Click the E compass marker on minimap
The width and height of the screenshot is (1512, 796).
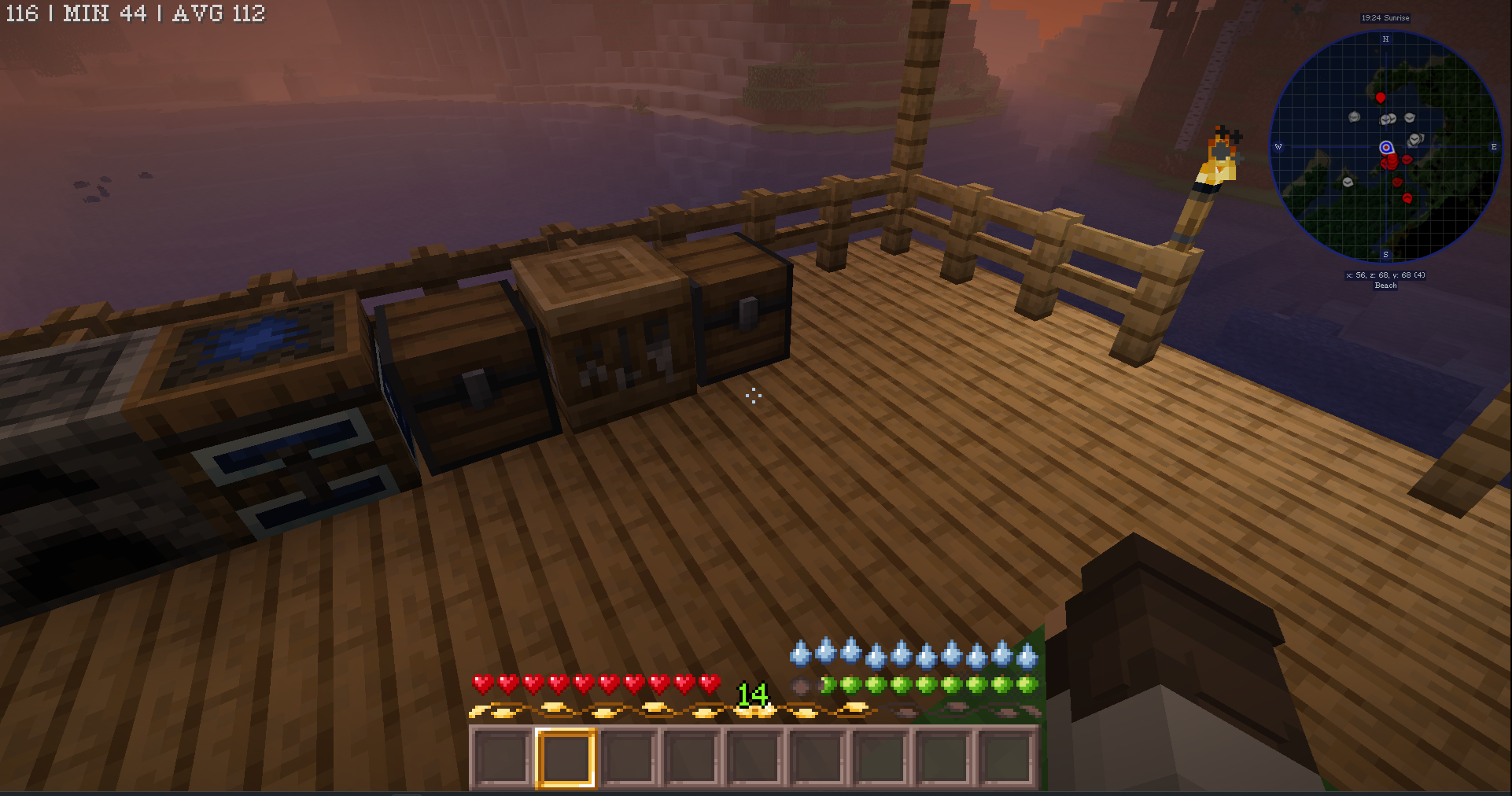click(1492, 146)
